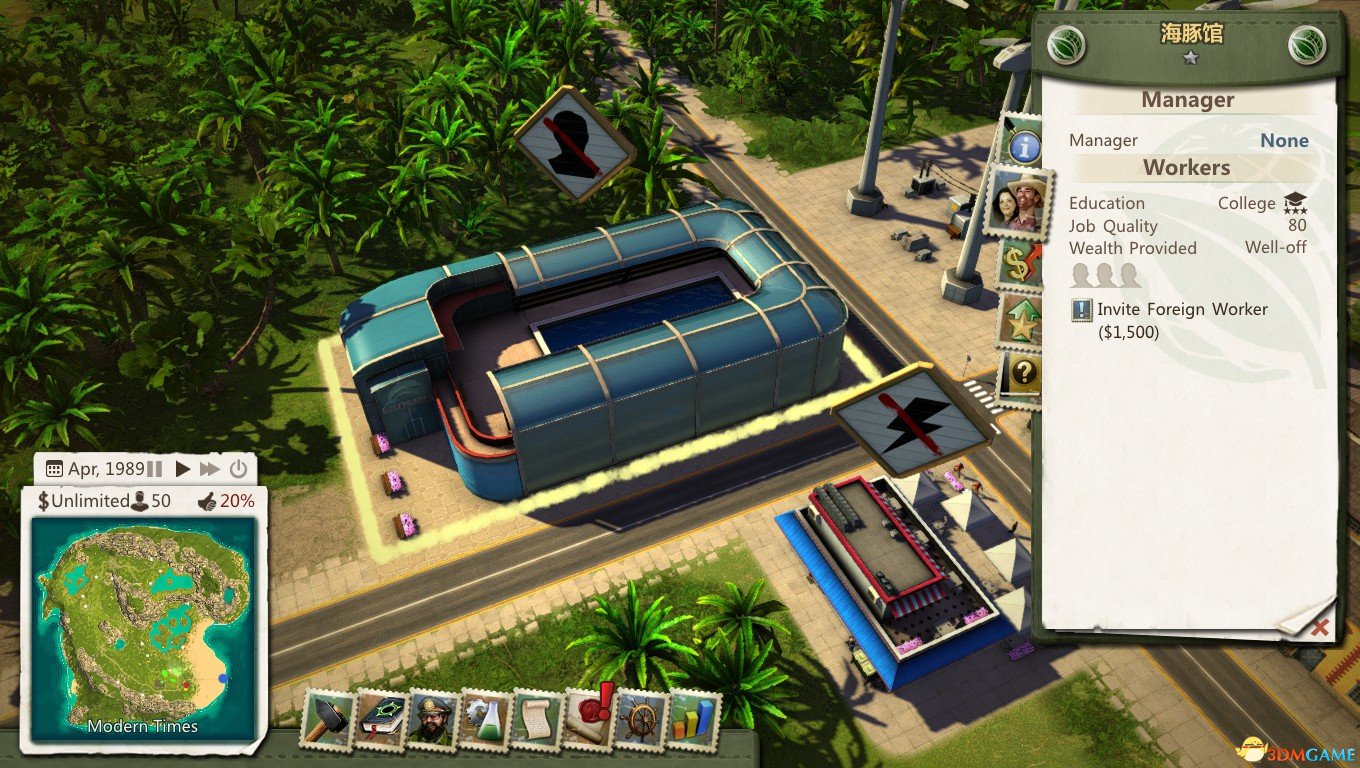Open the dollar sign budget tab
Viewport: 1360px width, 768px height.
[x=1021, y=264]
